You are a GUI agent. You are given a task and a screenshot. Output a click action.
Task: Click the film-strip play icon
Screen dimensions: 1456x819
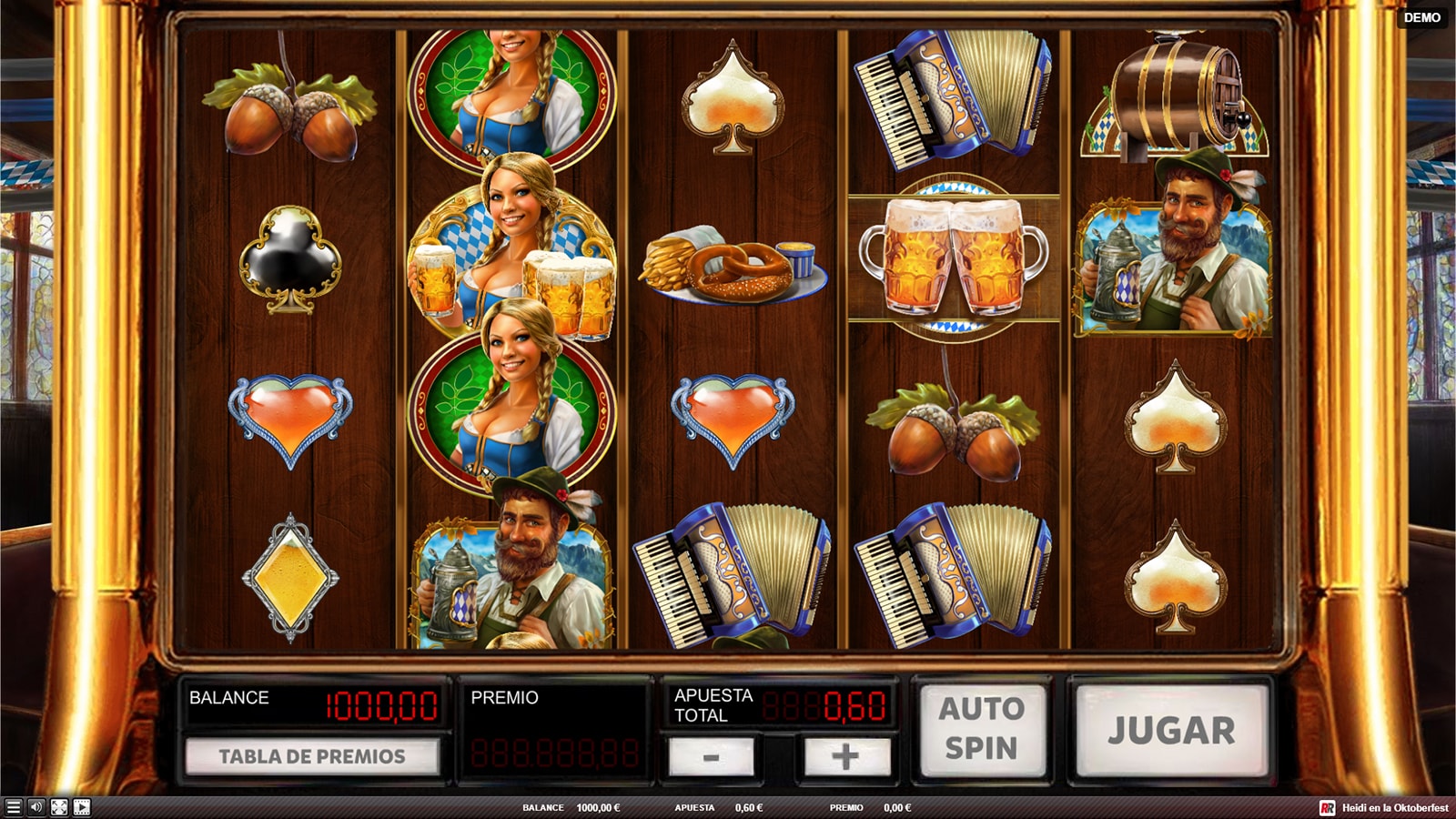[x=82, y=807]
